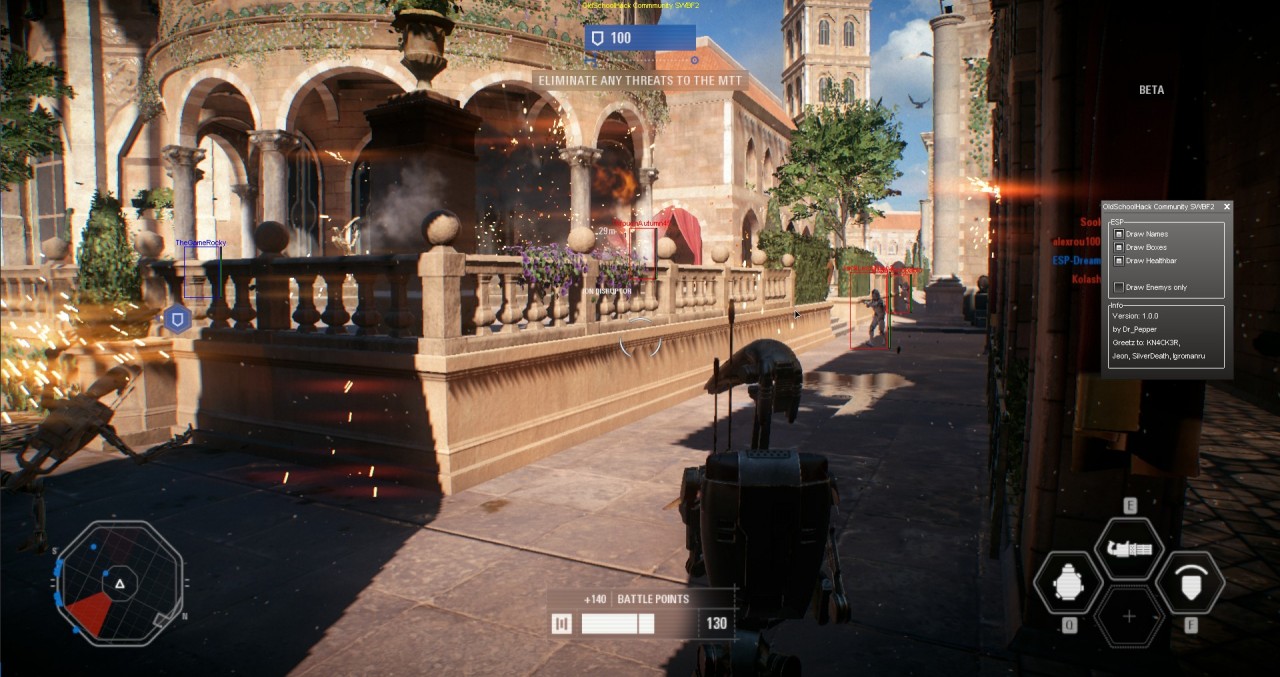
Task: Activate the shield ability
Action: (x=1190, y=582)
